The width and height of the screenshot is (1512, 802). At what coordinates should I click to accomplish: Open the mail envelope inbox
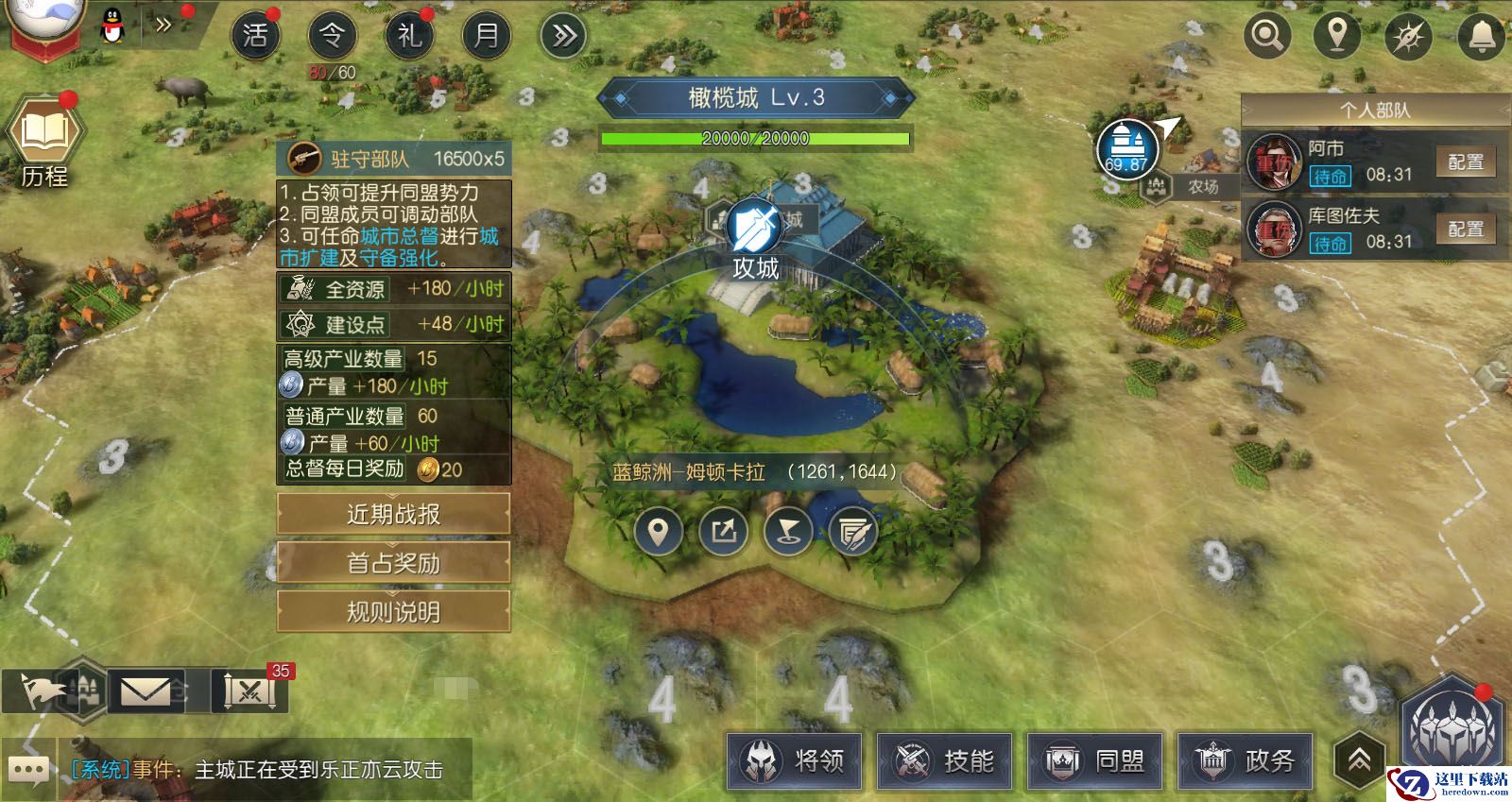(x=146, y=692)
